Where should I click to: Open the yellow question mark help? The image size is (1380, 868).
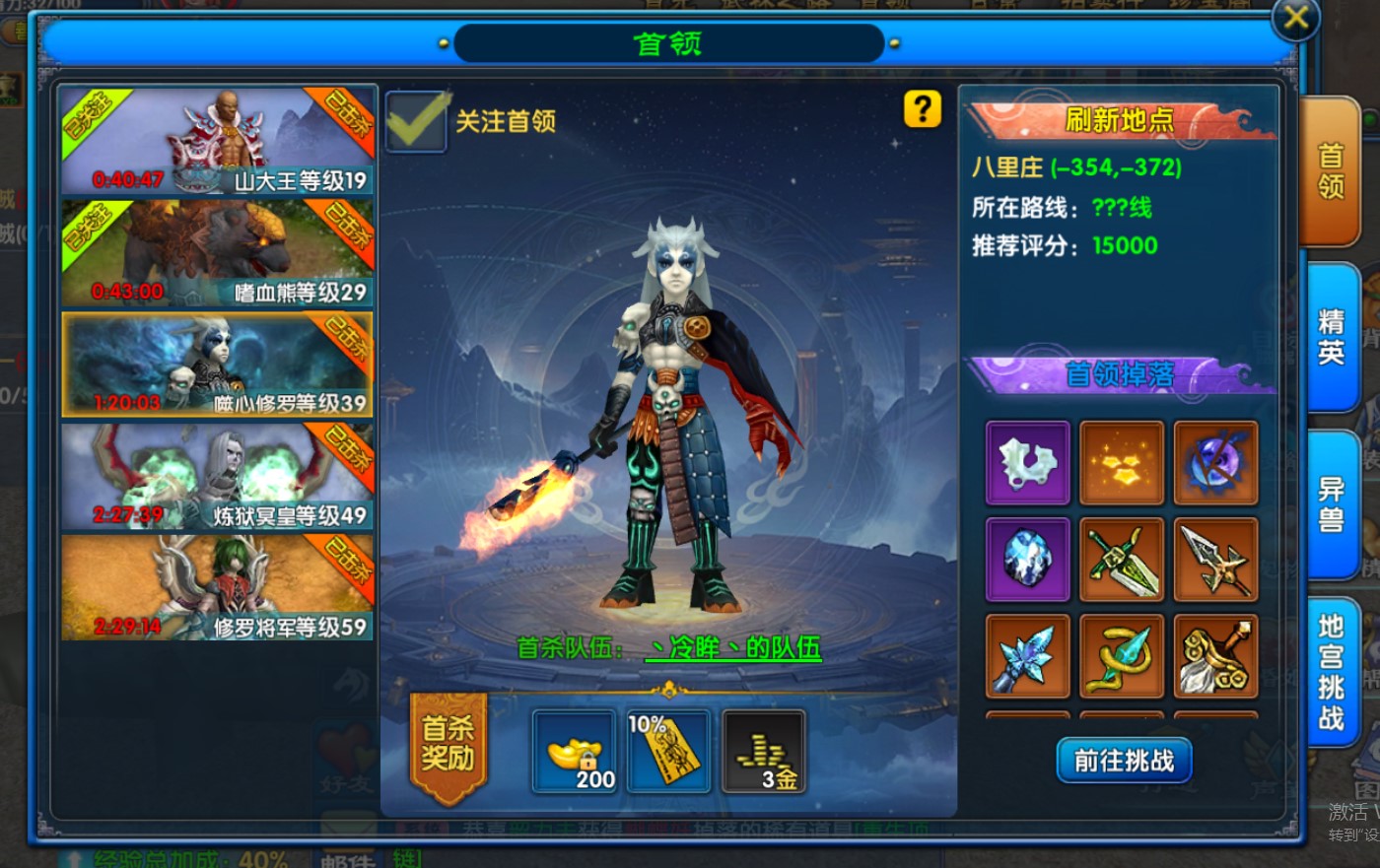pos(923,108)
